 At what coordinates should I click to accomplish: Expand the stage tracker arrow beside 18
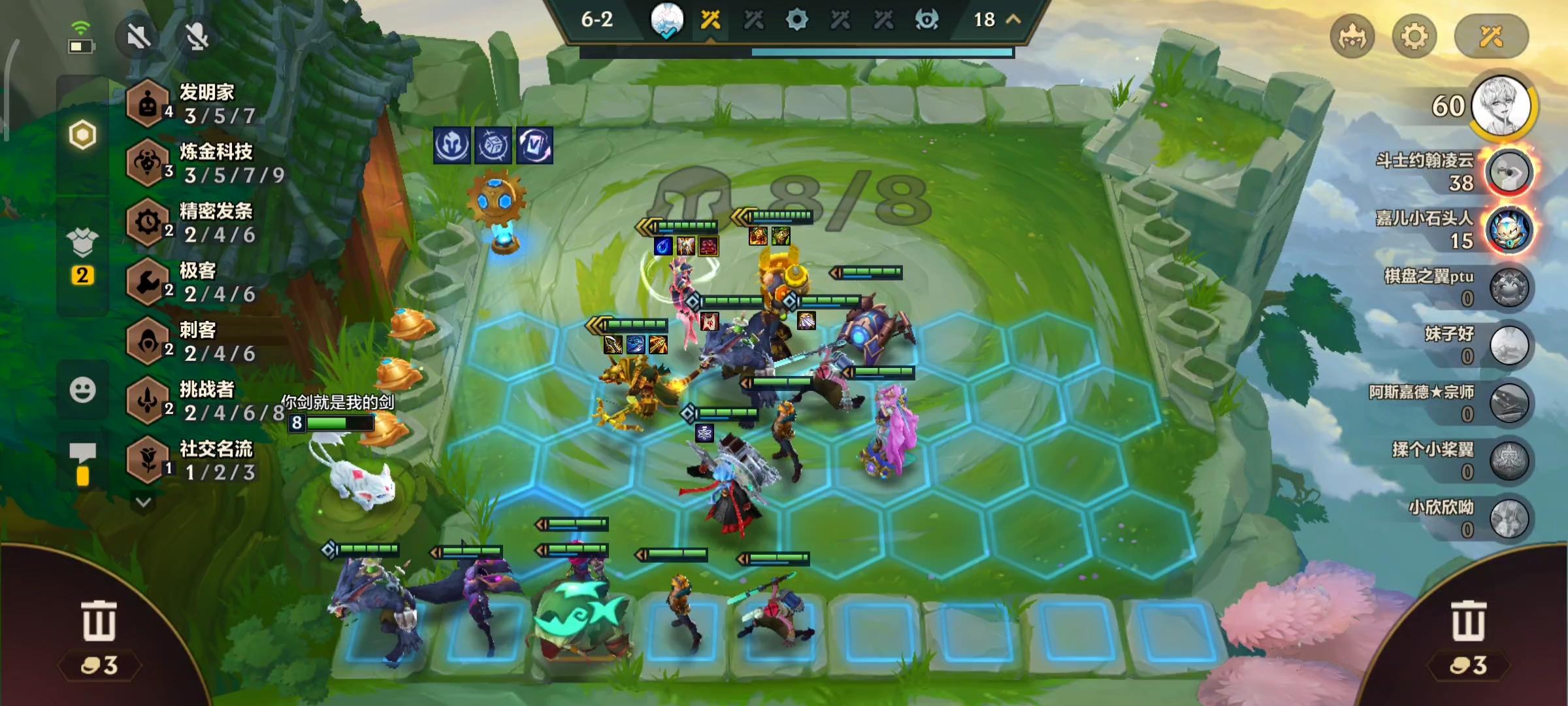pyautogui.click(x=1013, y=20)
